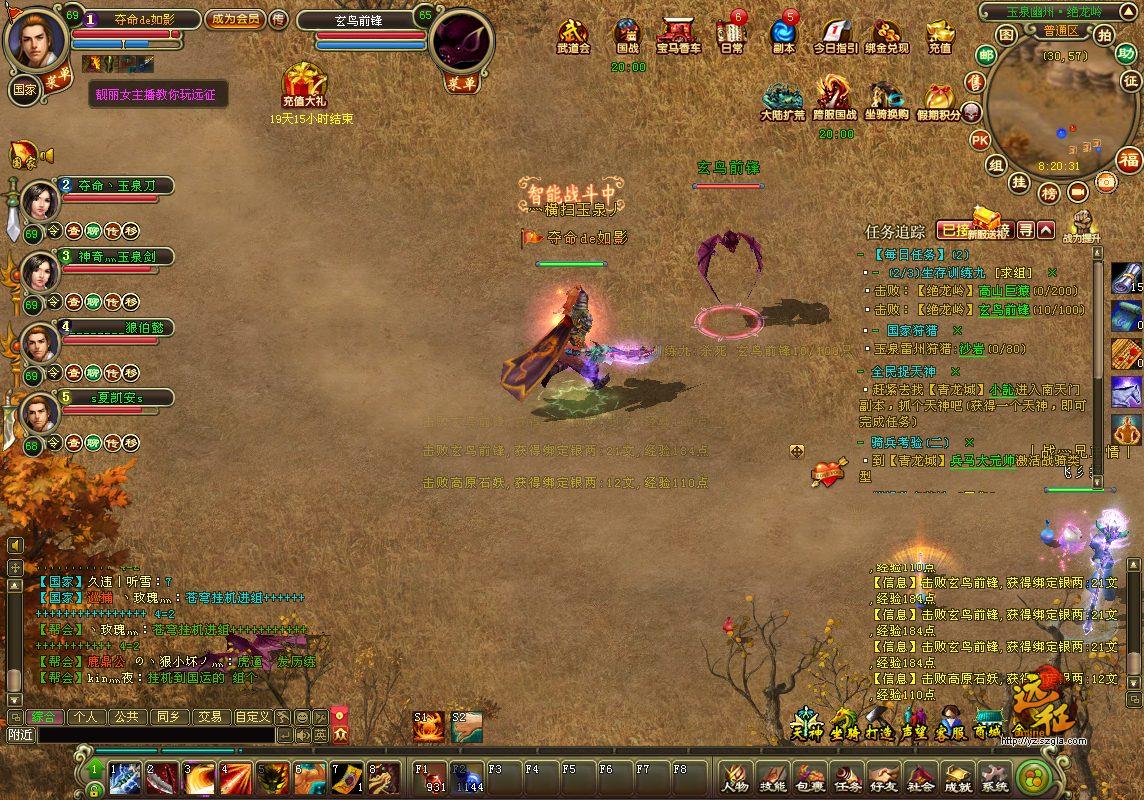Open the 系统 system menu

point(994,777)
